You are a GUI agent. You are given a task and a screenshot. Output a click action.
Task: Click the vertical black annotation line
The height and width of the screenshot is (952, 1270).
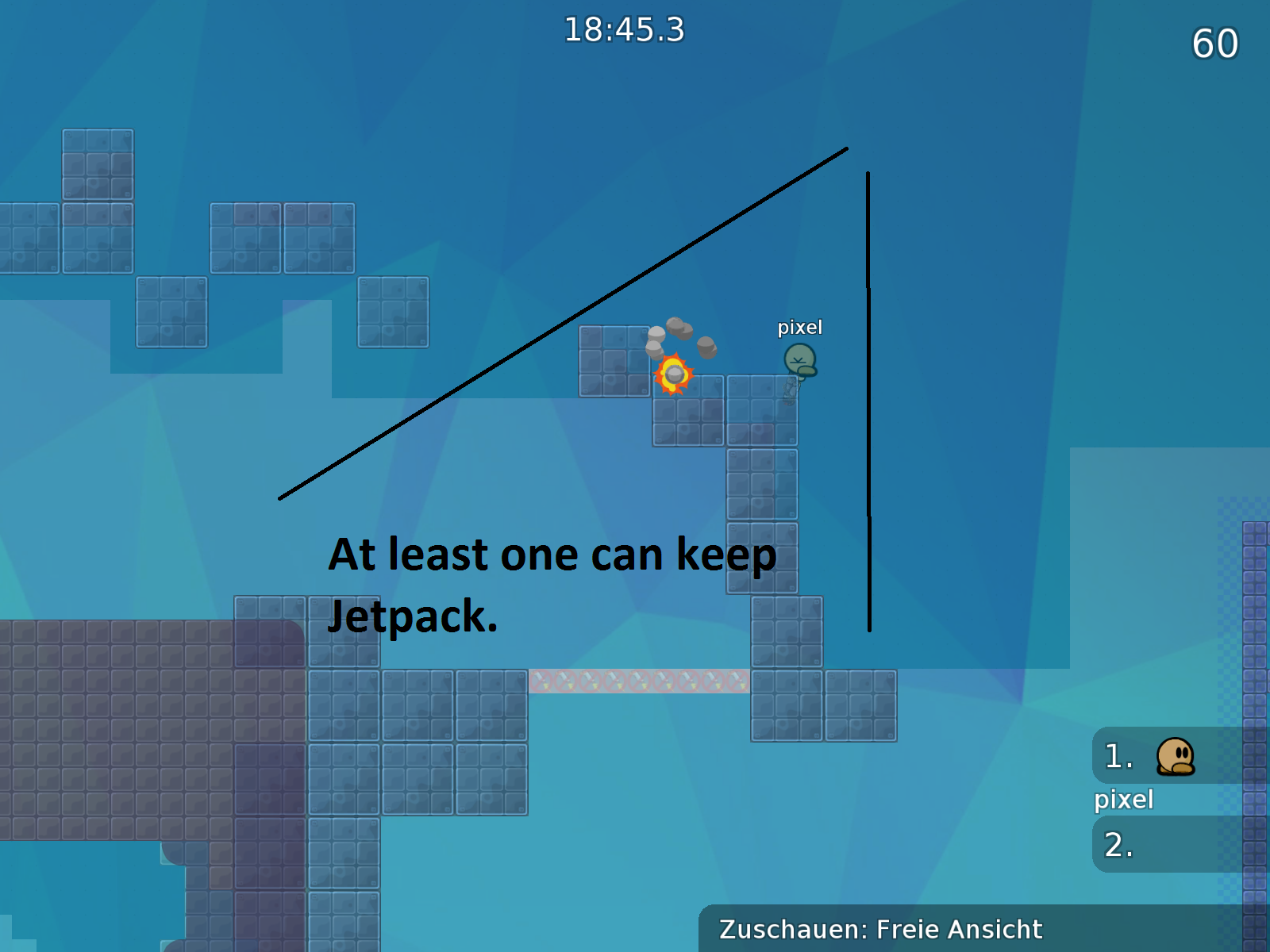[869, 397]
